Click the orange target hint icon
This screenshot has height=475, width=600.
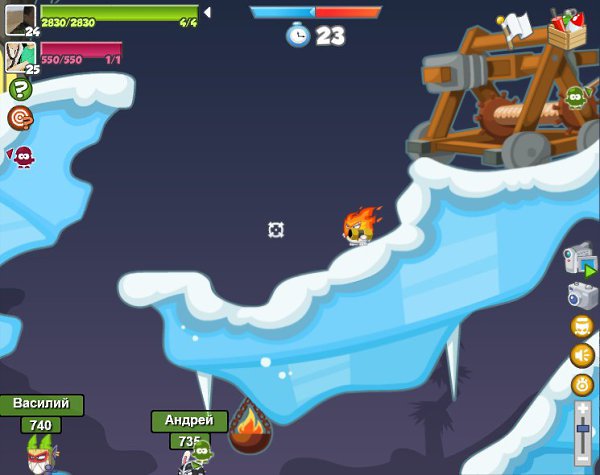(20, 118)
